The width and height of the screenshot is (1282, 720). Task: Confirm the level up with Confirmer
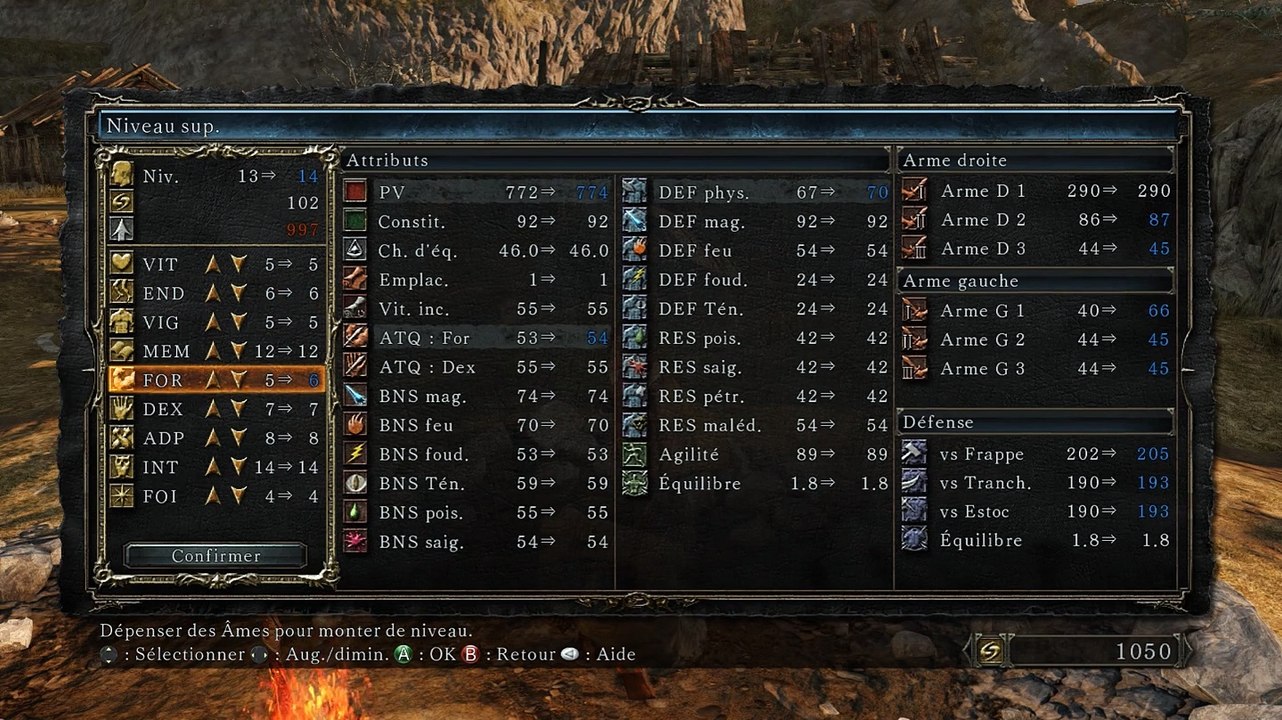[216, 556]
